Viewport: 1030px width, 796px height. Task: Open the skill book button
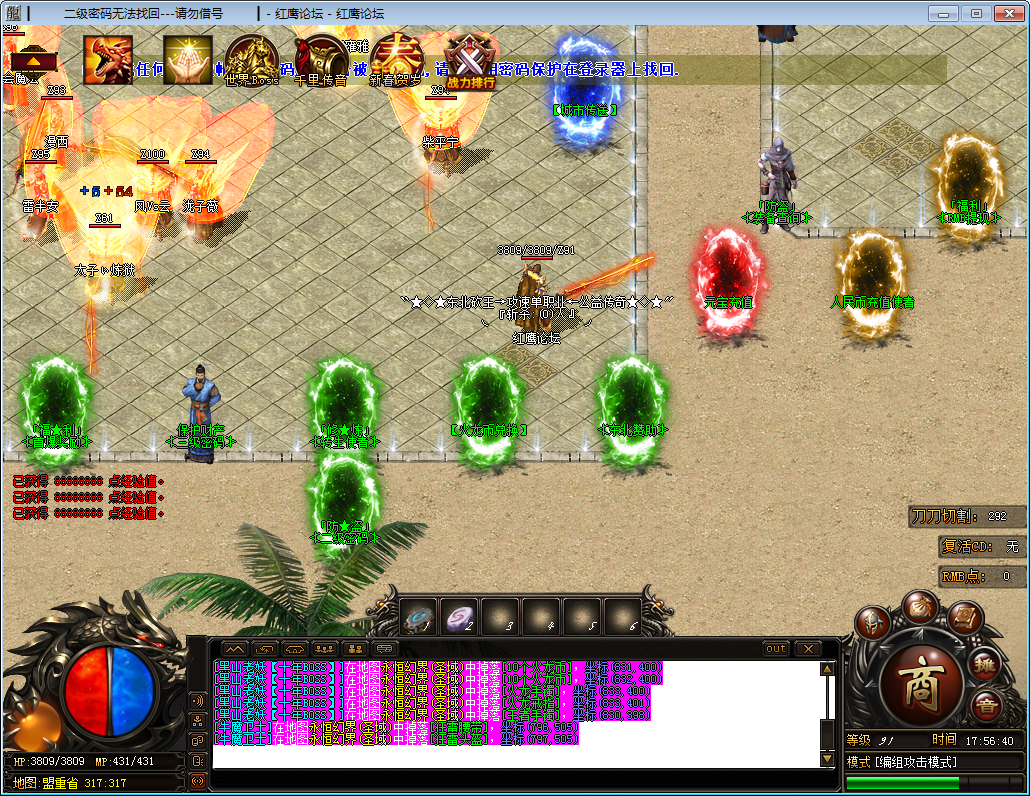pyautogui.click(x=963, y=619)
